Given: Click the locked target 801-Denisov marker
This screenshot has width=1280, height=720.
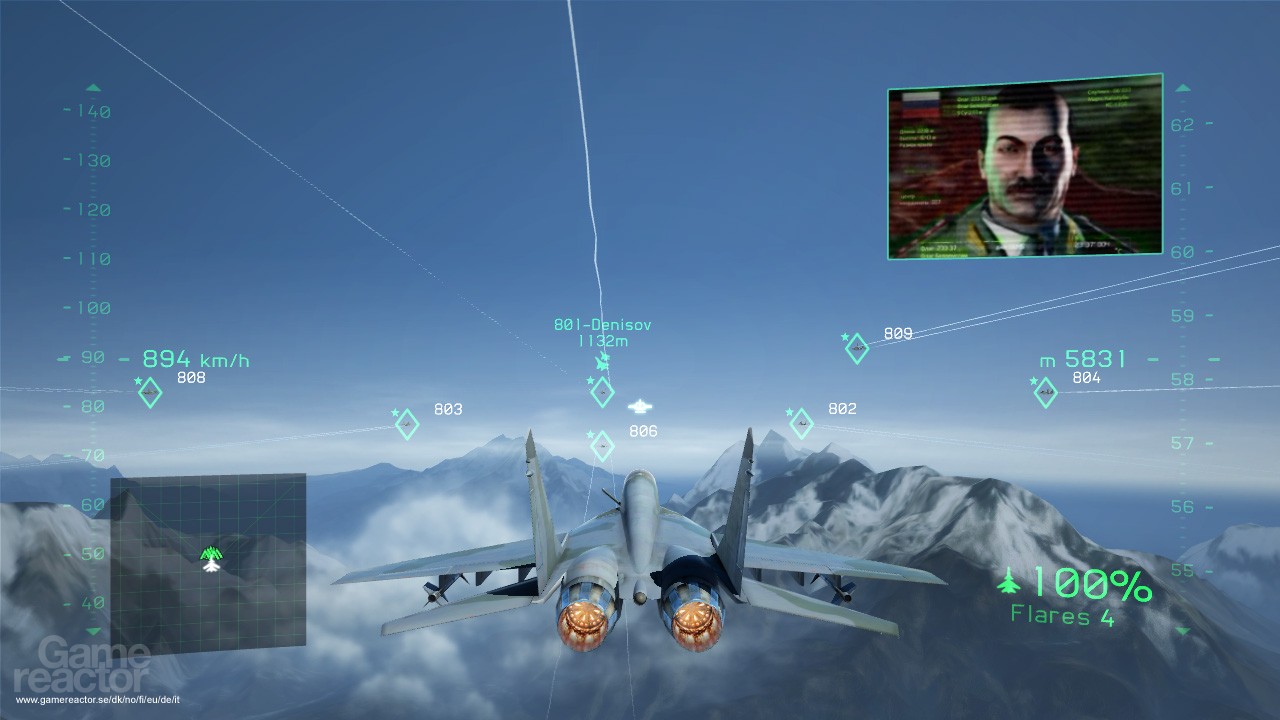Looking at the screenshot, I should point(602,391).
